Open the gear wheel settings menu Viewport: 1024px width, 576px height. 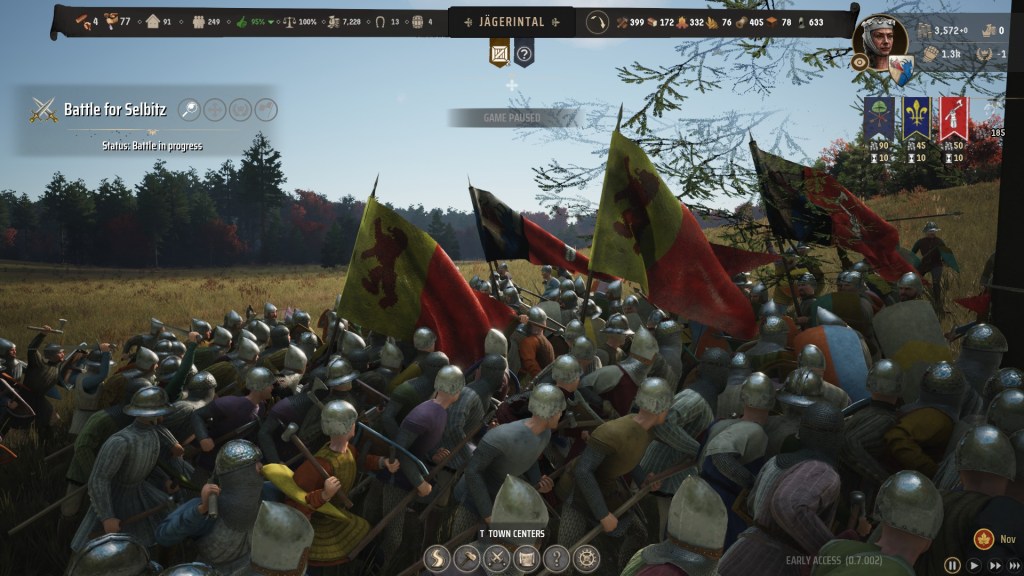coord(585,558)
